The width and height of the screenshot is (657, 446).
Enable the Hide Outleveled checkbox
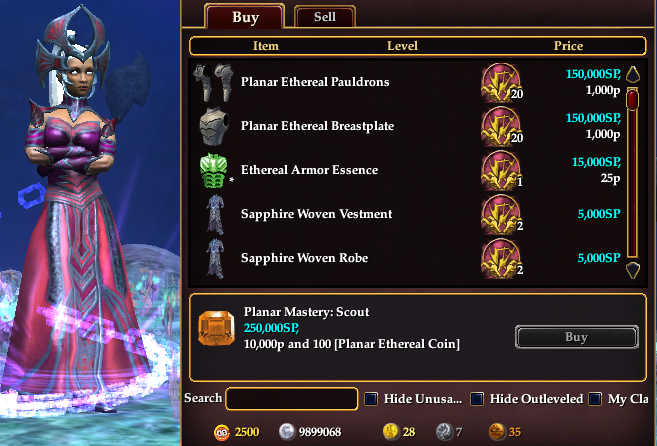[478, 399]
